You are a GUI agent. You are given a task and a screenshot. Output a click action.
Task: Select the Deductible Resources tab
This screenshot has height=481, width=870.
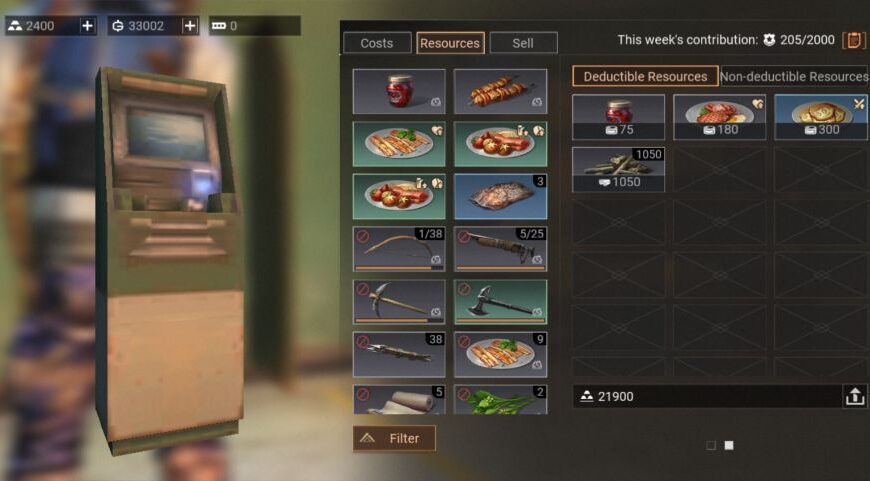pos(645,76)
